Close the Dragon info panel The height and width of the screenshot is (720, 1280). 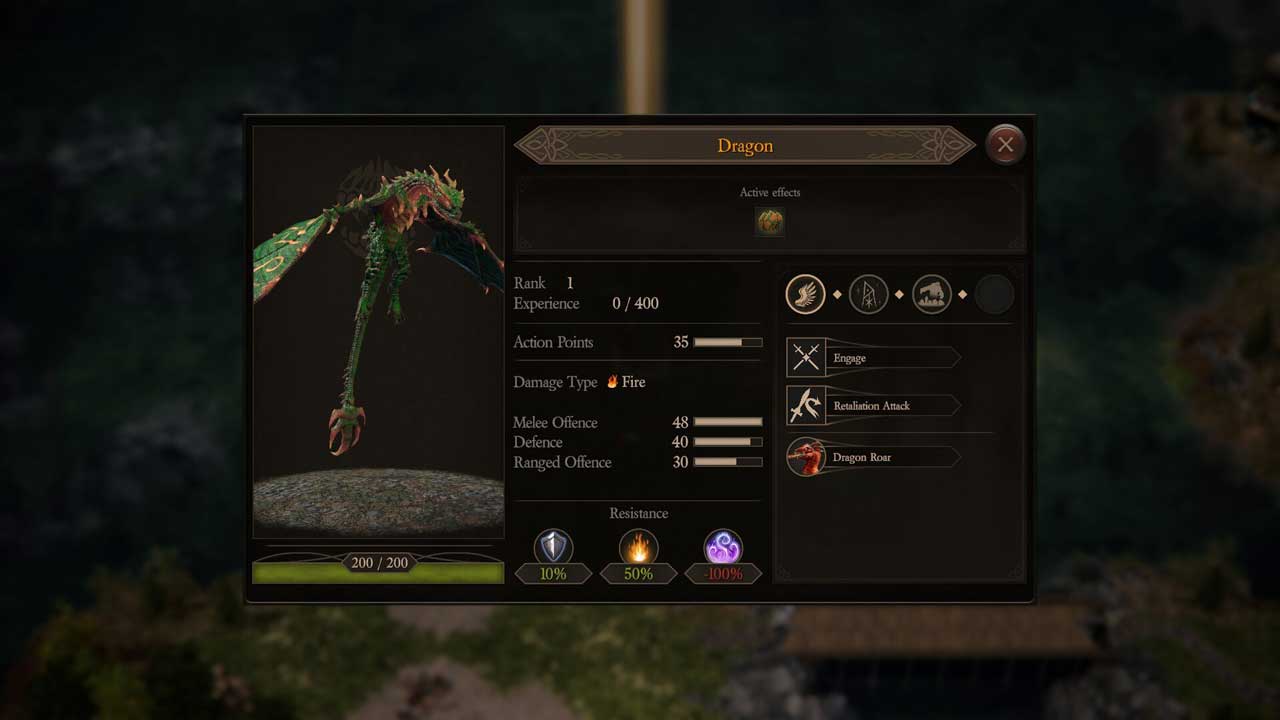(1005, 145)
